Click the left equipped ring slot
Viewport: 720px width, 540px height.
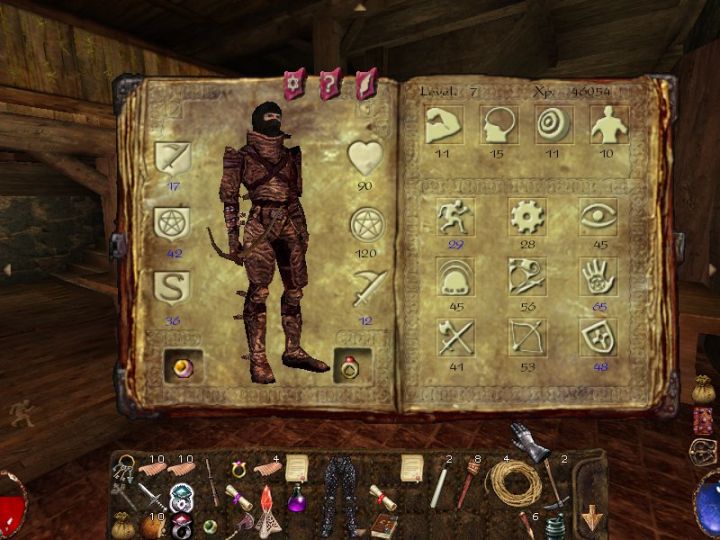tap(183, 367)
